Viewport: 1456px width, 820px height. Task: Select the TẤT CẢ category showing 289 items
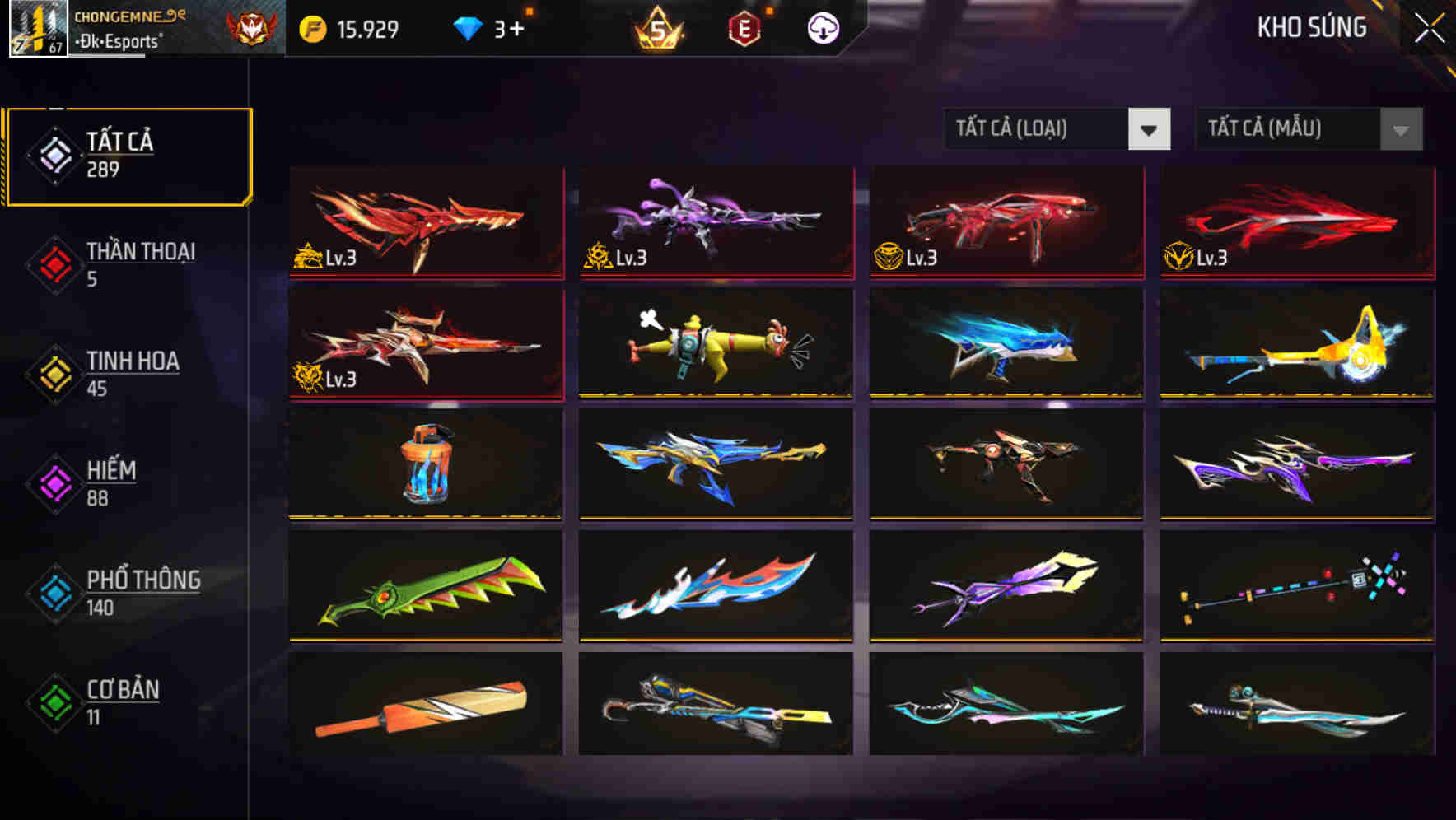(x=128, y=155)
